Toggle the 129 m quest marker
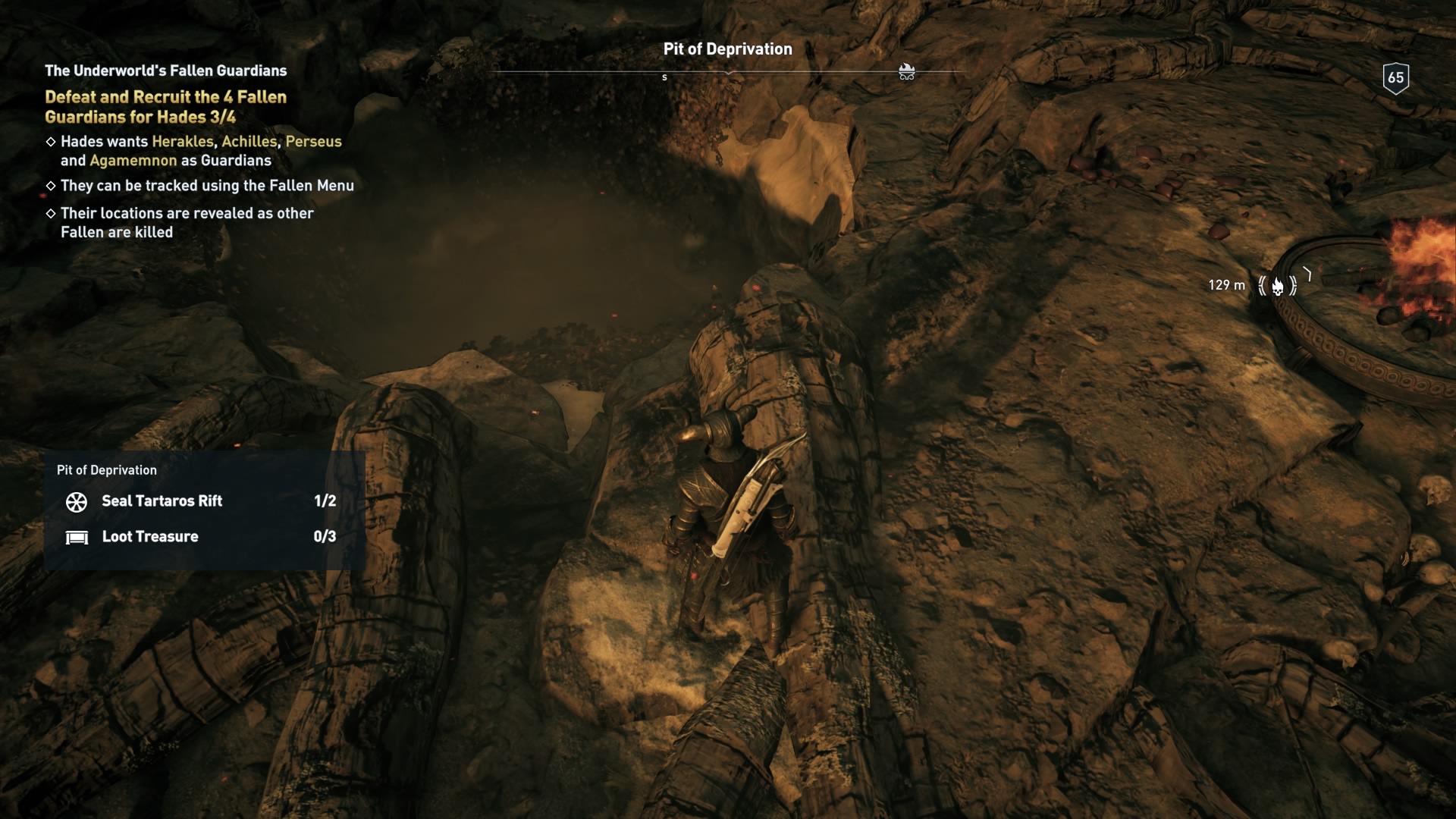 1225,285
